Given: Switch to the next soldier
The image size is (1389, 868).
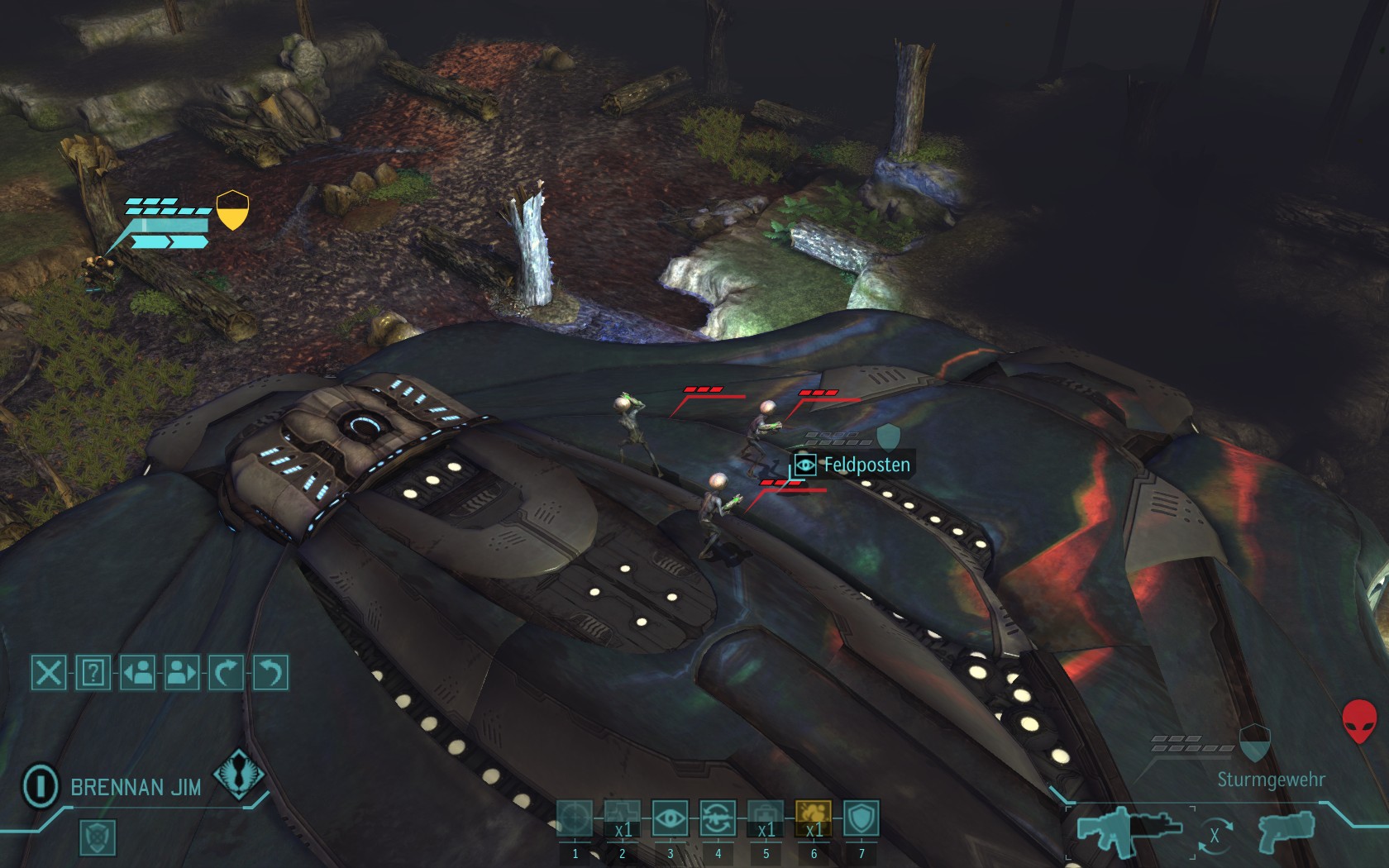Looking at the screenshot, I should click(182, 673).
